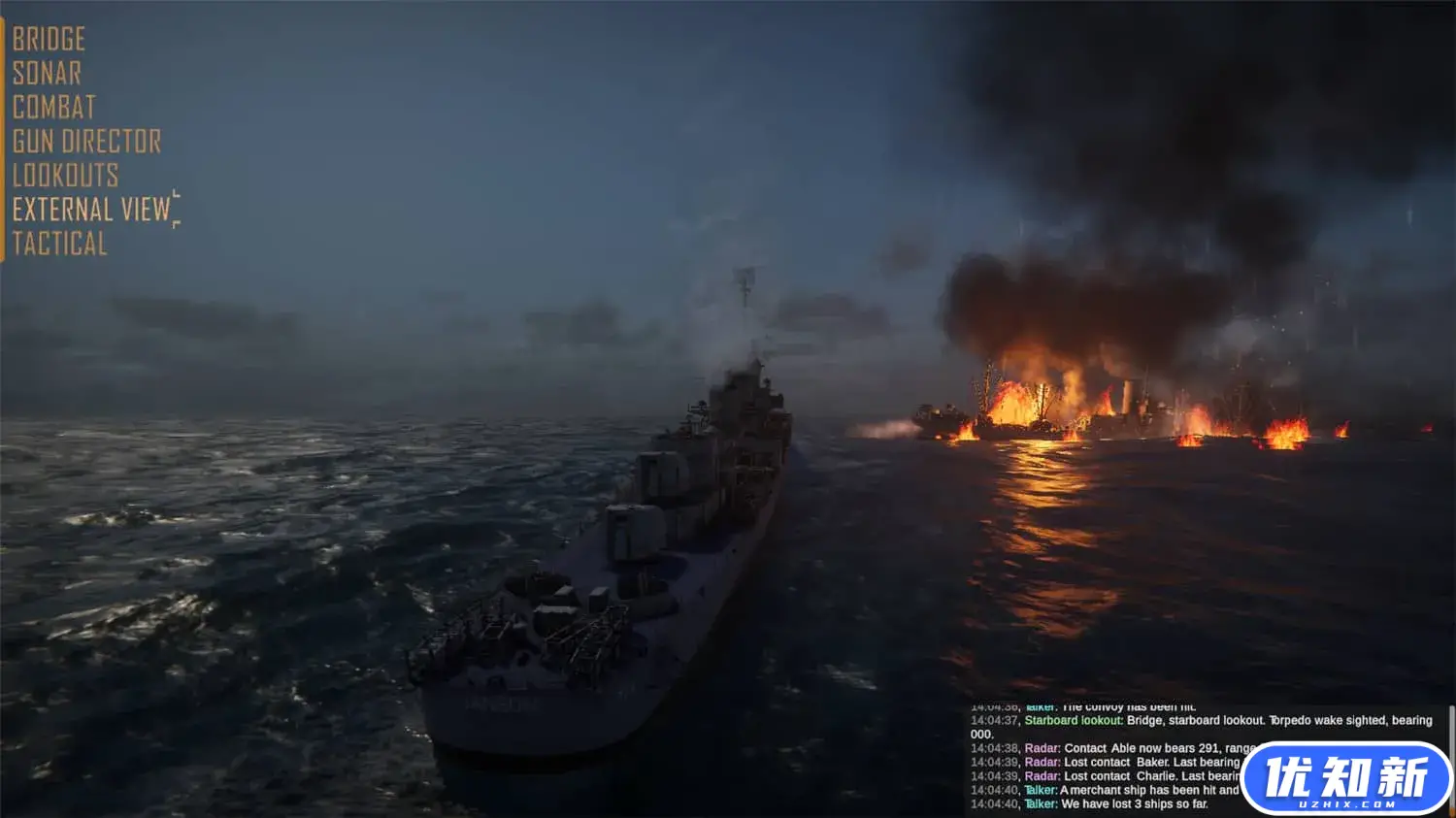
Task: Select the Combat station
Action: 53,108
